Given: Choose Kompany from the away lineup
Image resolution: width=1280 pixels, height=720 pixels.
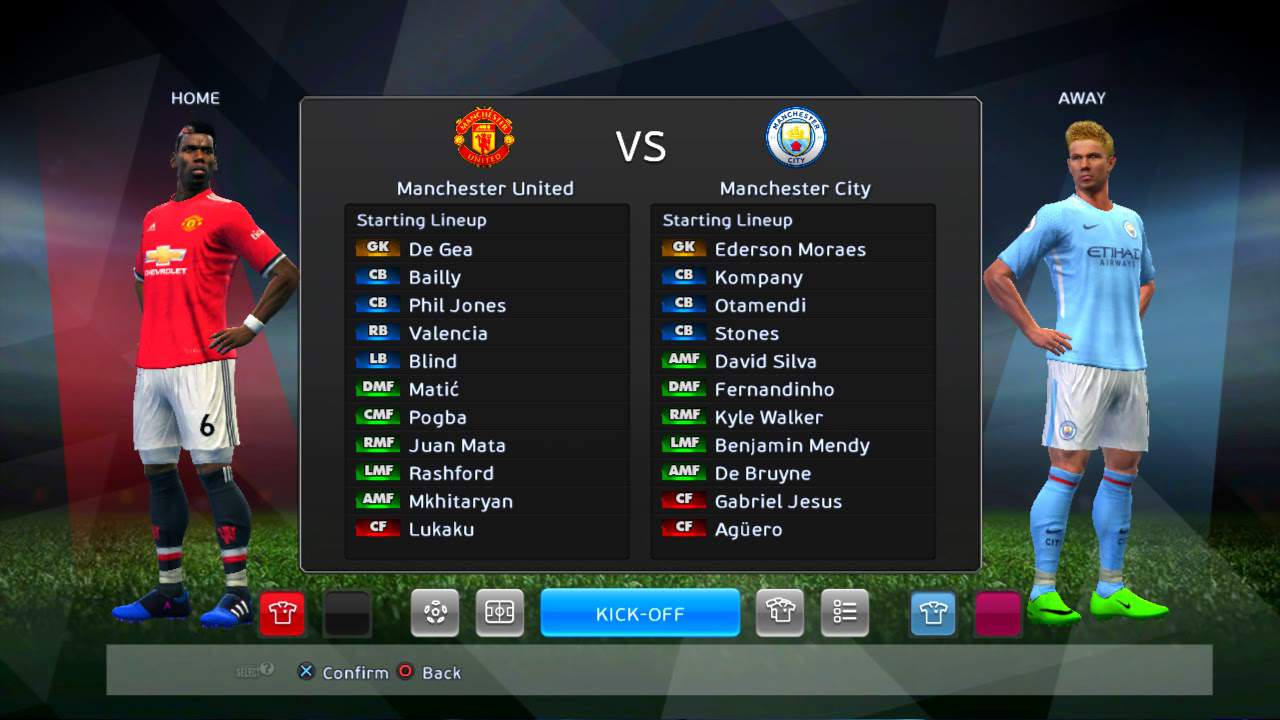Looking at the screenshot, I should point(758,277).
